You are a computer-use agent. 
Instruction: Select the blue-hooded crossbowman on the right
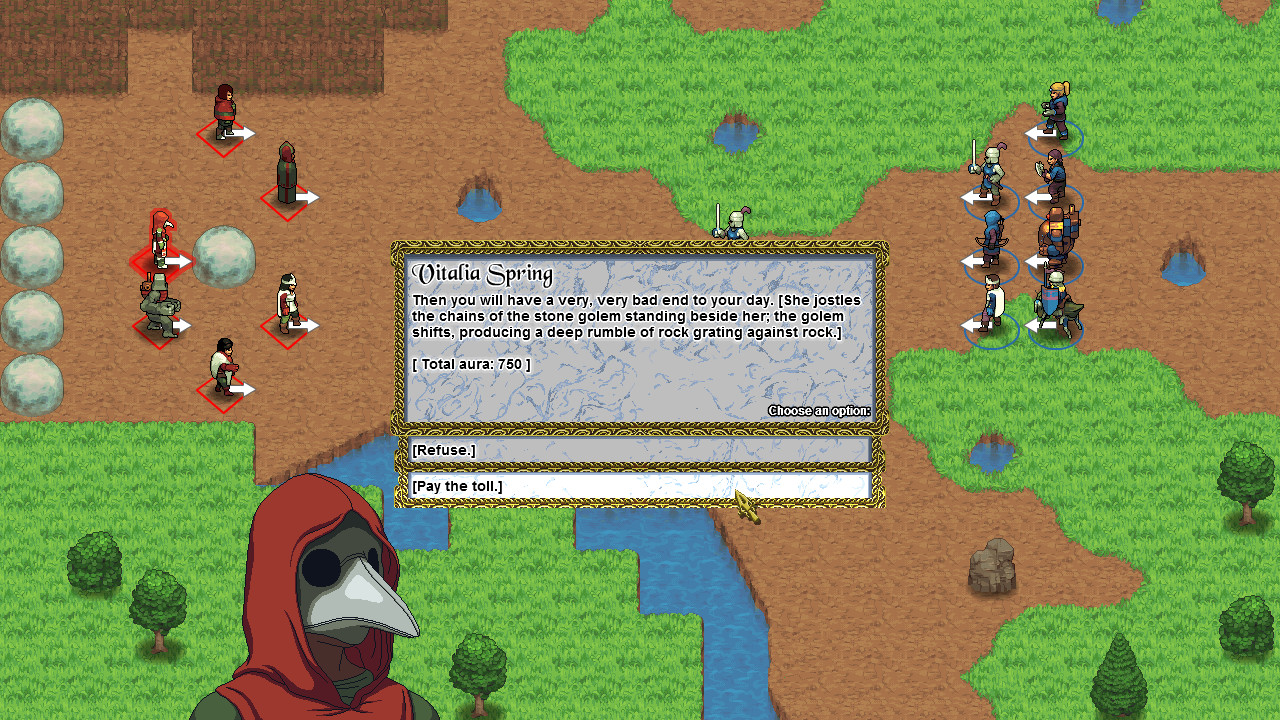993,233
